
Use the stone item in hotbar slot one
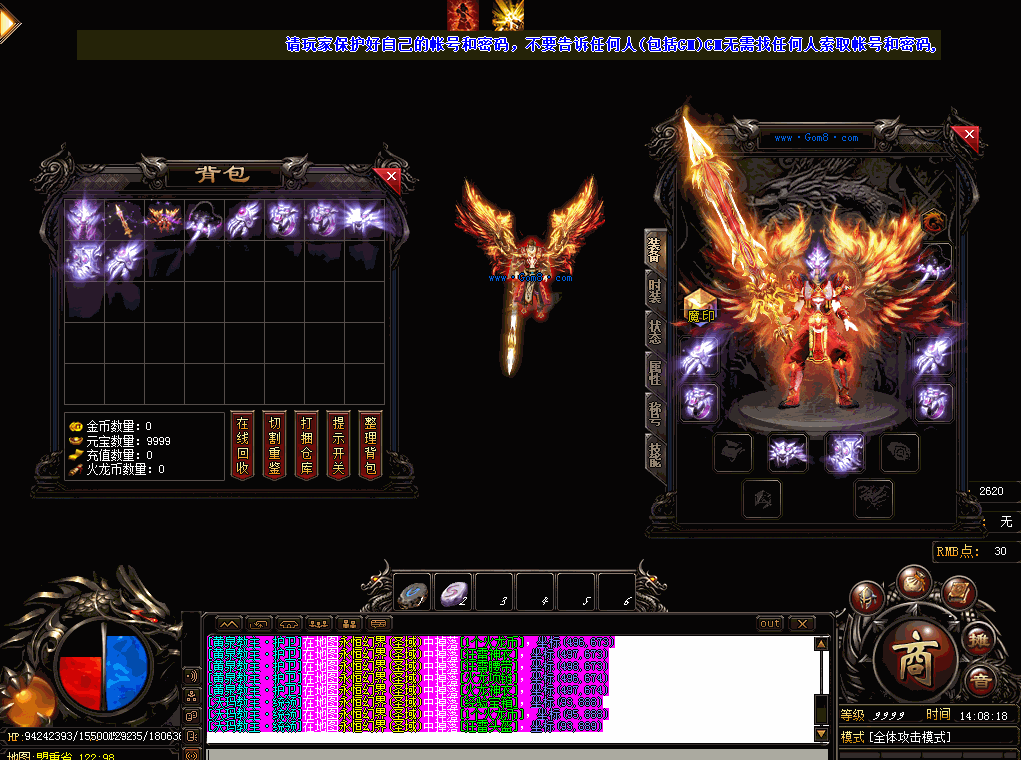pyautogui.click(x=413, y=593)
